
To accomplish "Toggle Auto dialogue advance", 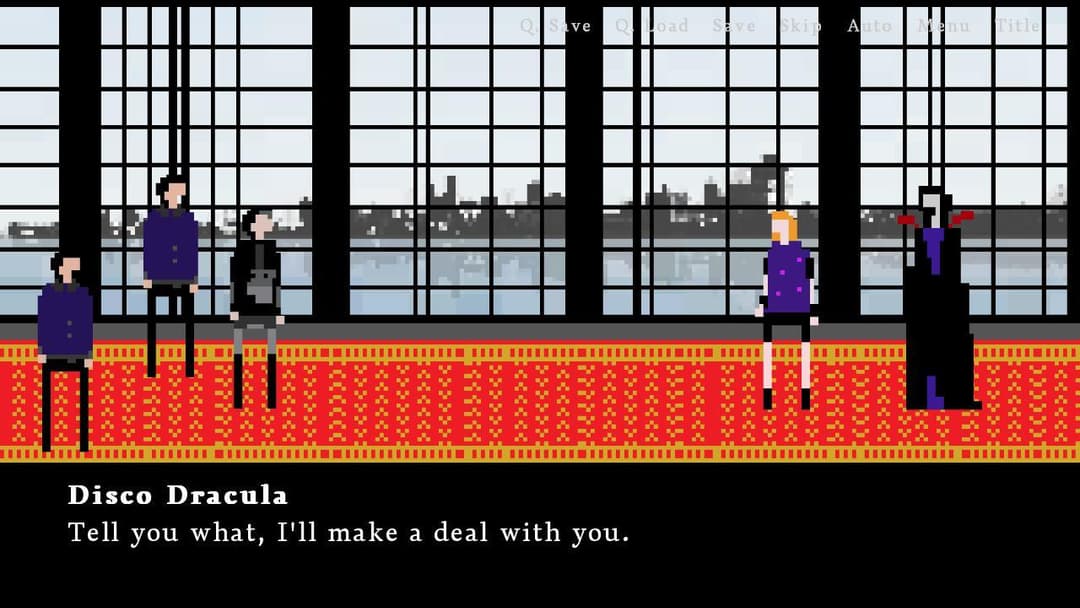I will [x=869, y=26].
